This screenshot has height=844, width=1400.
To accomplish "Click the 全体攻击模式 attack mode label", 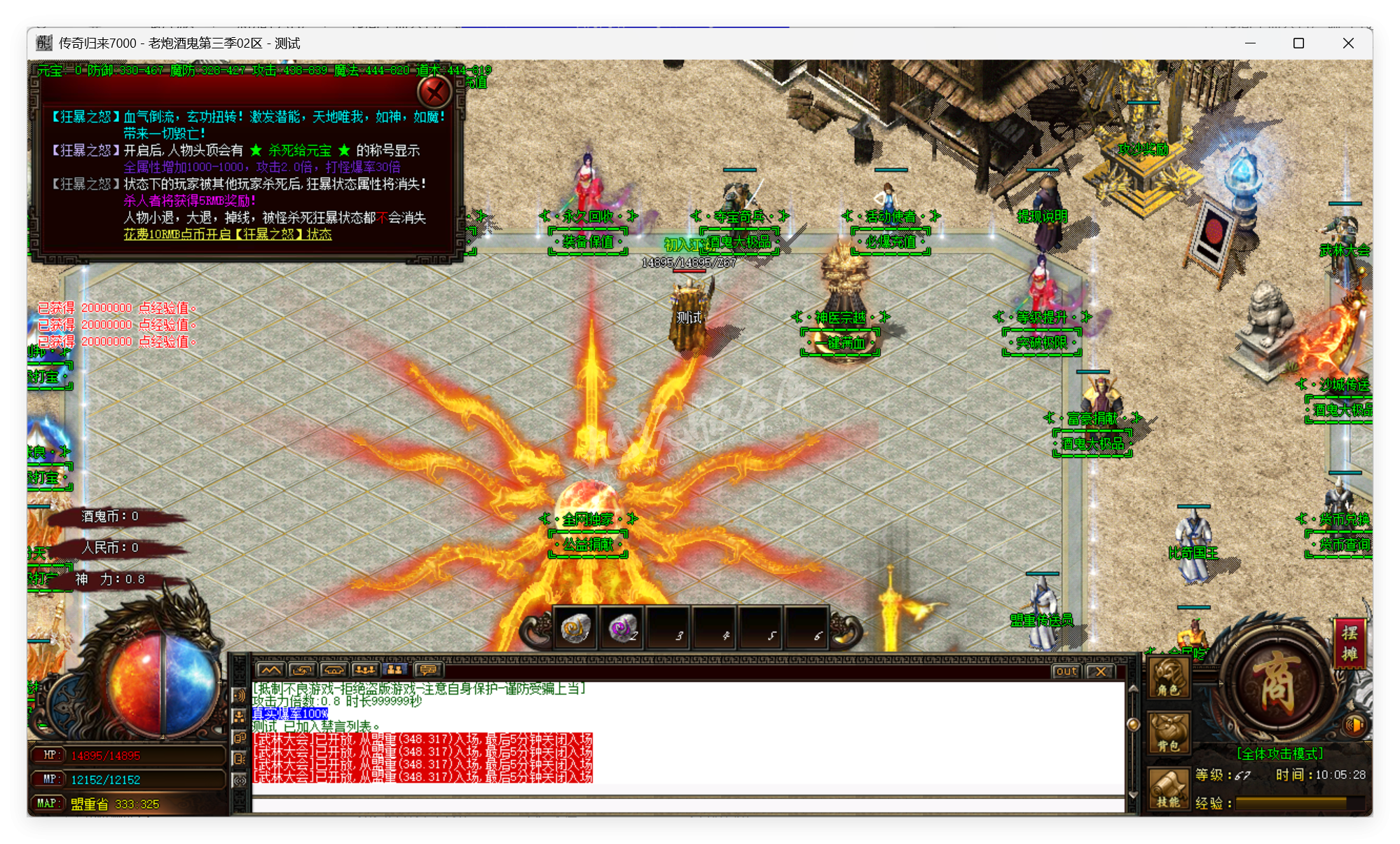I will click(x=1280, y=753).
